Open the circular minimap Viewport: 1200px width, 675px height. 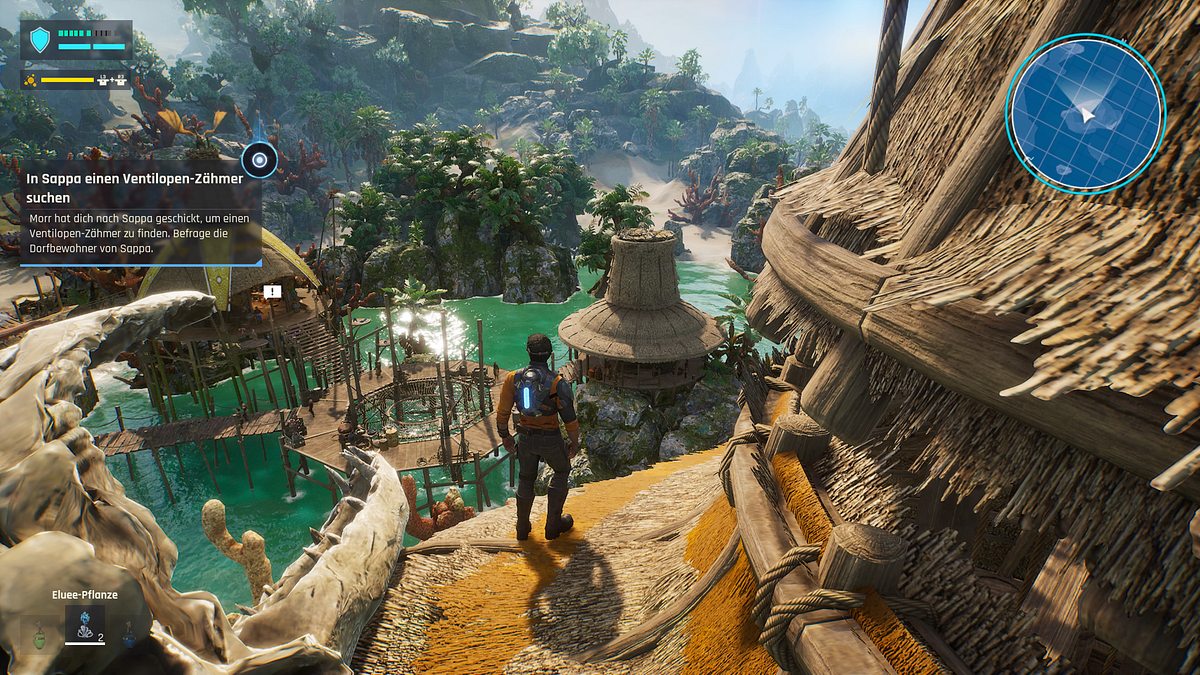click(1085, 113)
